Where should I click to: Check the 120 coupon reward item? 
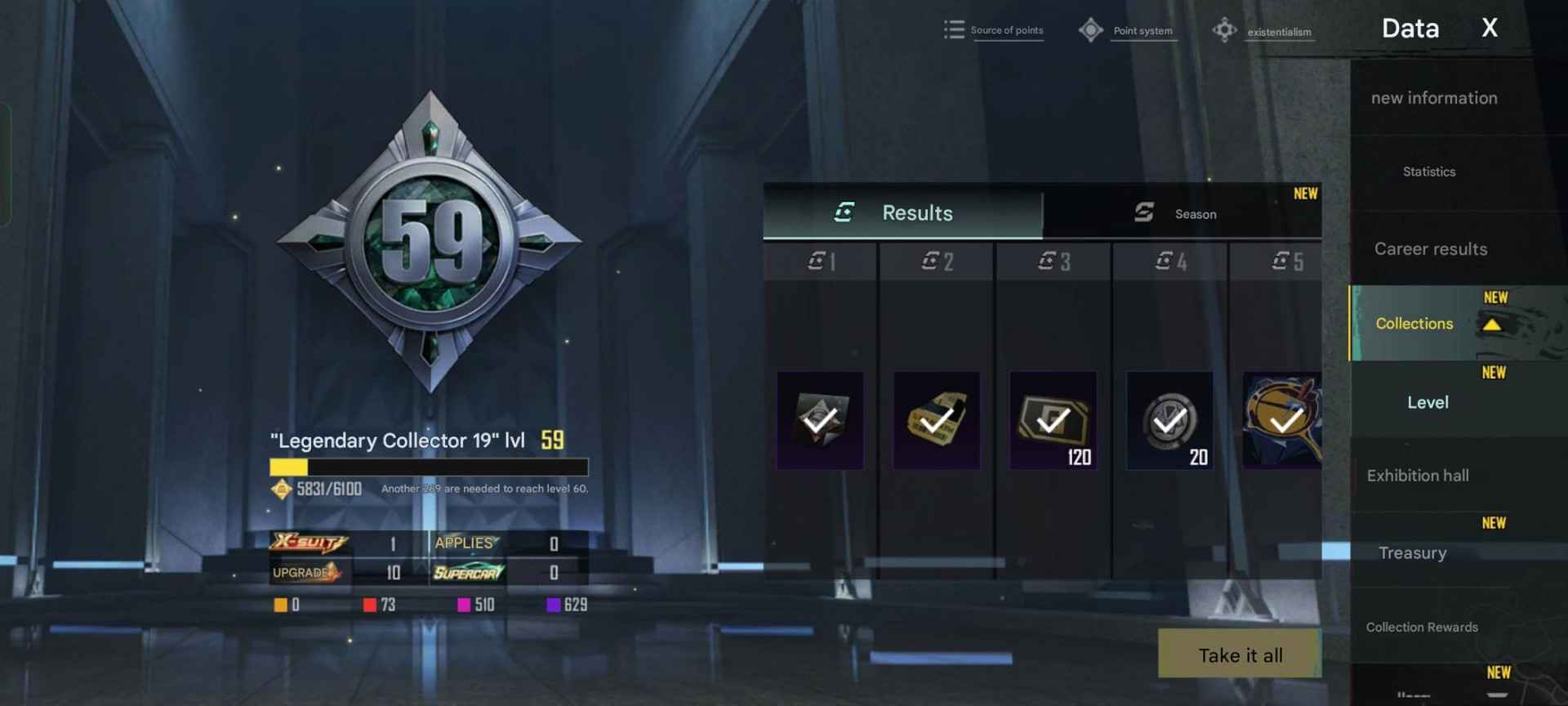pyautogui.click(x=1053, y=421)
